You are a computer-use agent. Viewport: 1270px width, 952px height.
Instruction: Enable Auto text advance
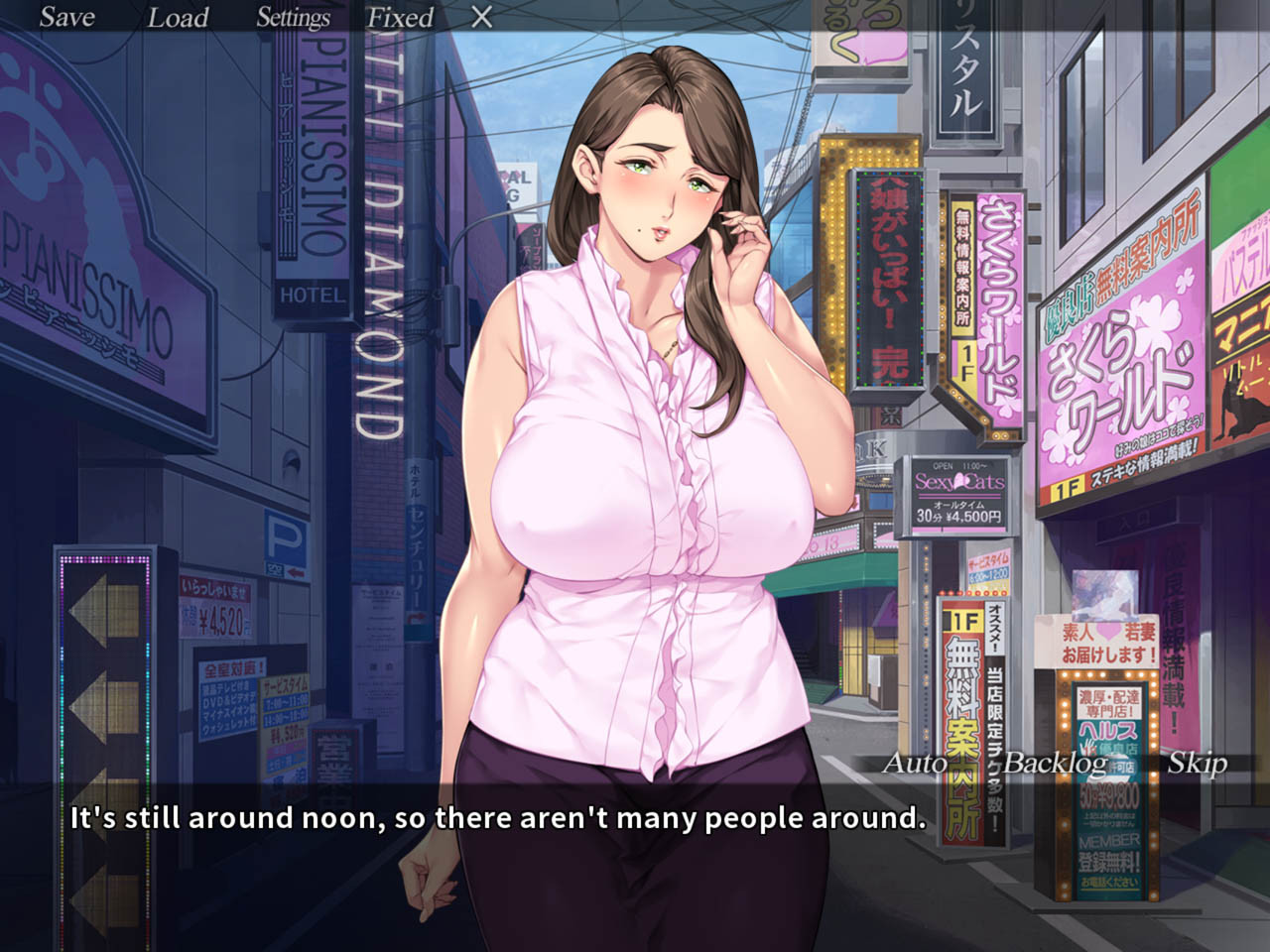click(915, 763)
